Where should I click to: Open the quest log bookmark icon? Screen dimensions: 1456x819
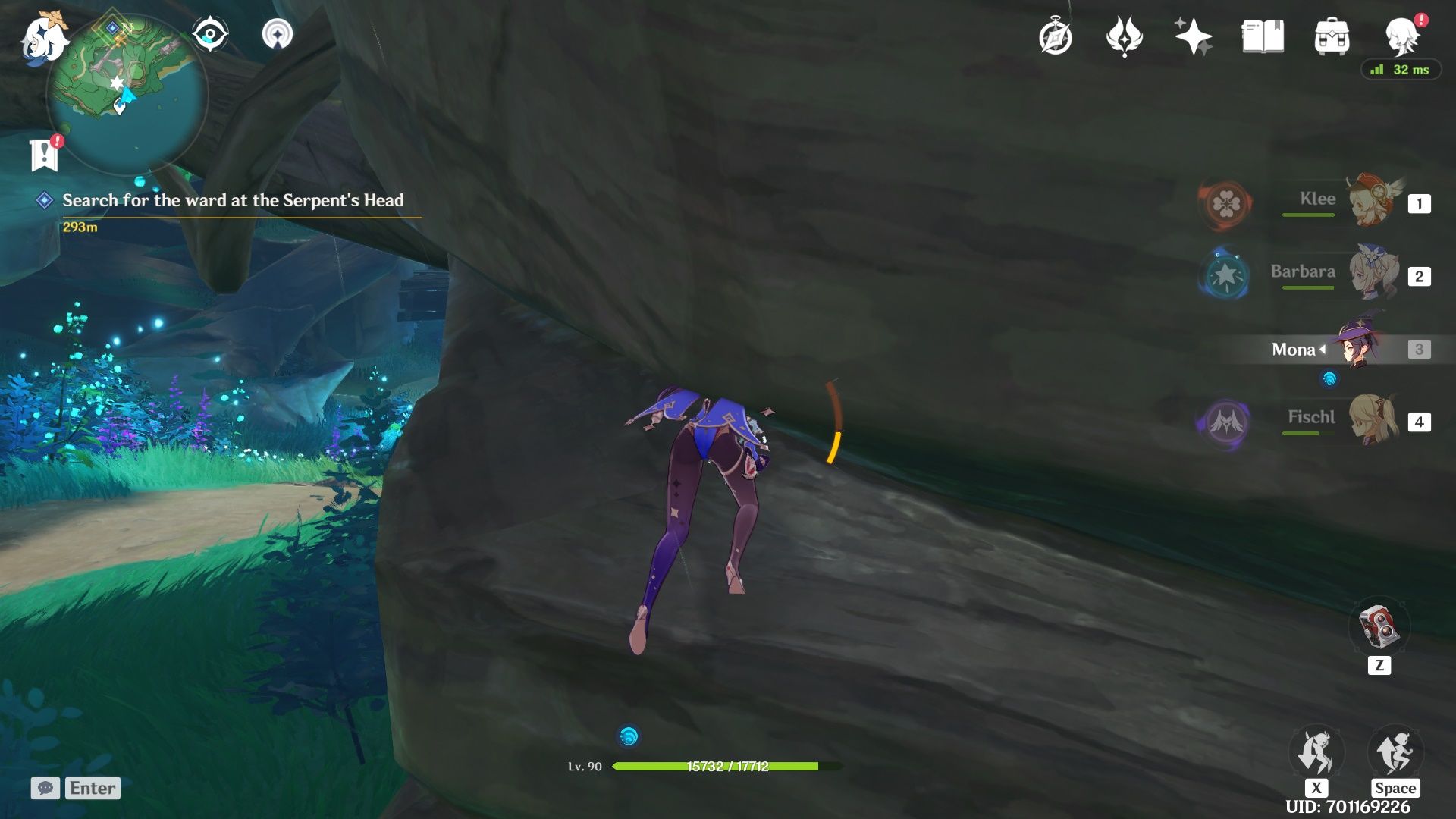pyautogui.click(x=45, y=155)
